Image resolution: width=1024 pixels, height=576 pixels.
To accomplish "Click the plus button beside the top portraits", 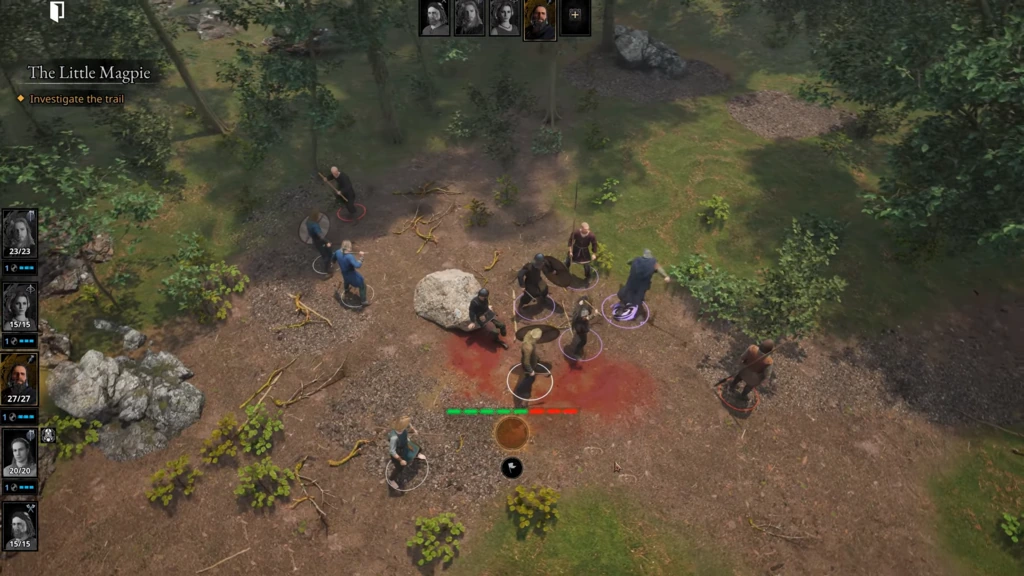I will (575, 15).
